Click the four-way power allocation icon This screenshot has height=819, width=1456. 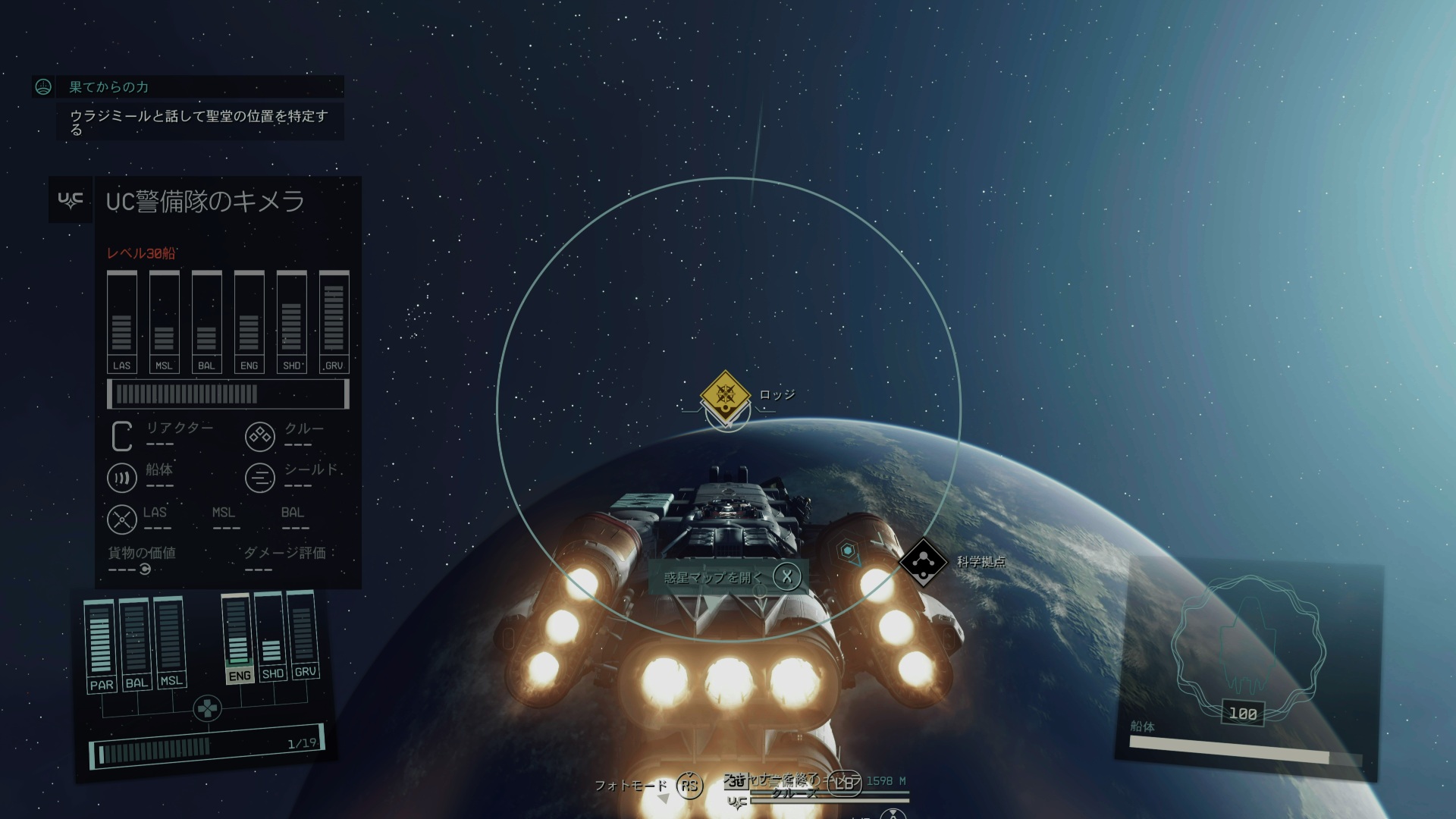pos(206,709)
